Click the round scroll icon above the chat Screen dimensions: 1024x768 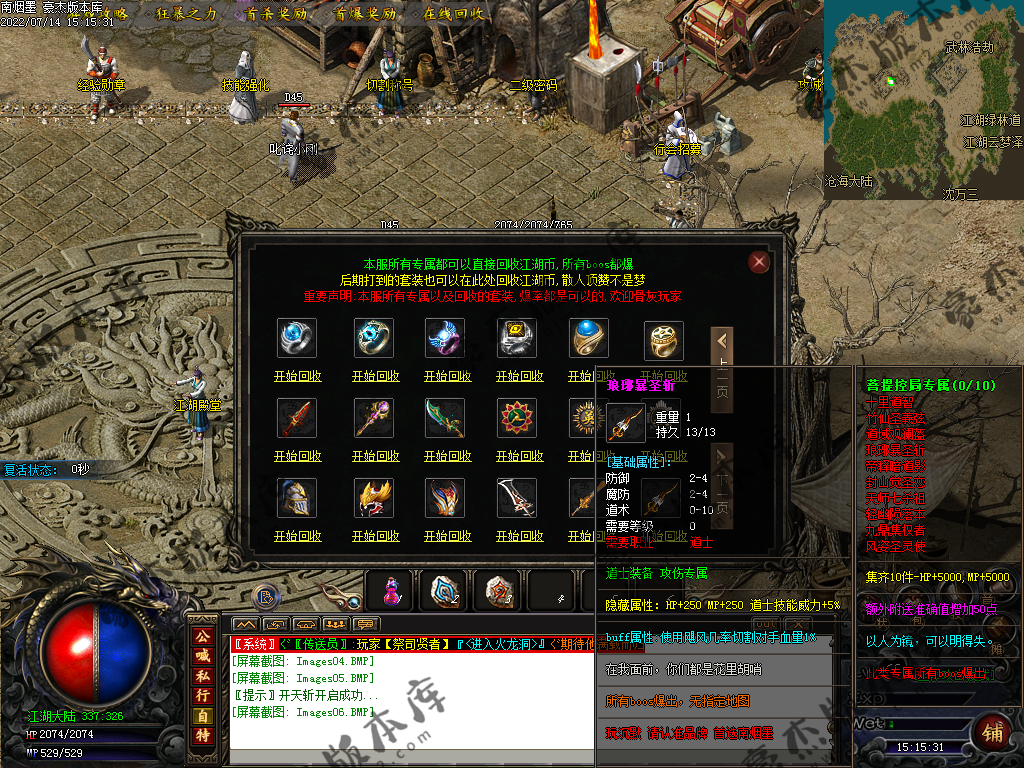[265, 597]
